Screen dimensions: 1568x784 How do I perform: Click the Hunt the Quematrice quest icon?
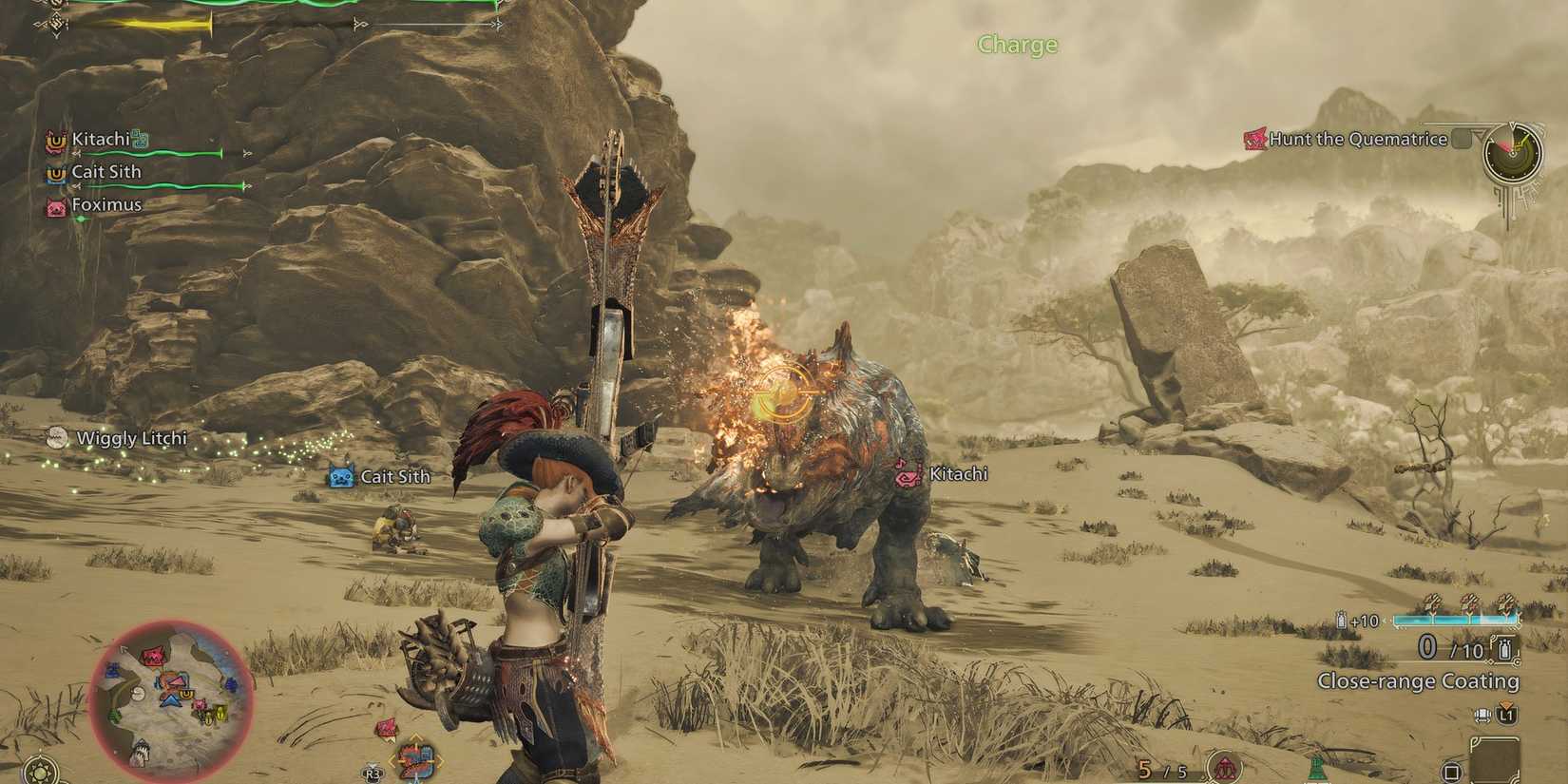[1256, 139]
